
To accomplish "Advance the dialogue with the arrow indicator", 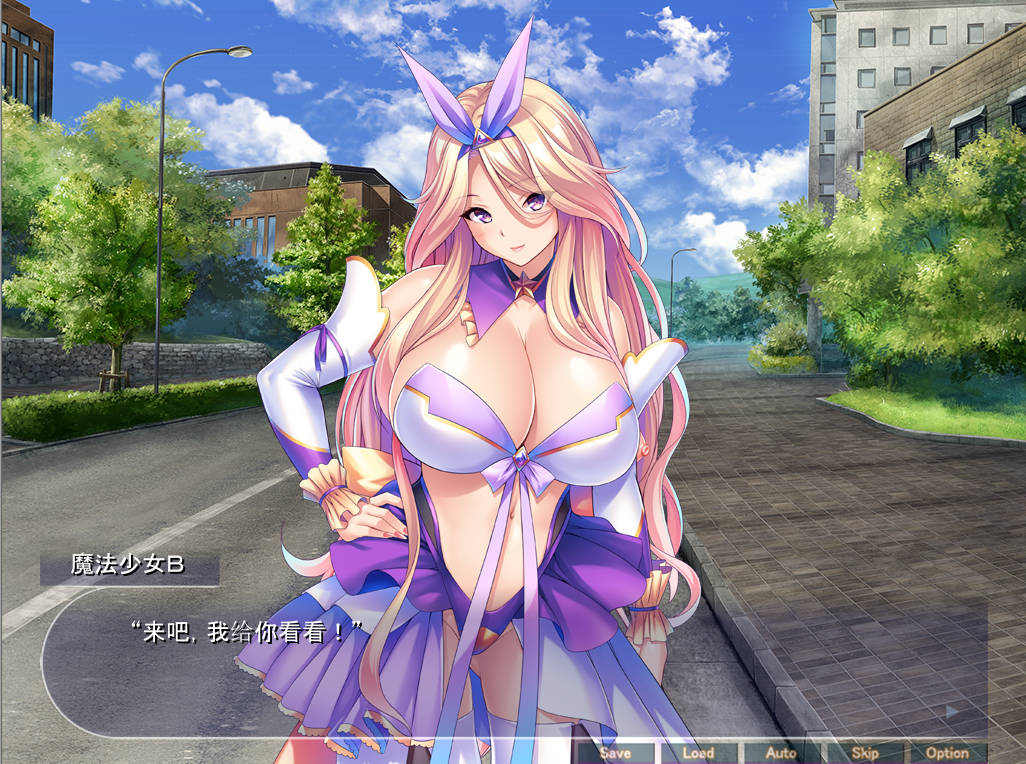I will [x=952, y=711].
